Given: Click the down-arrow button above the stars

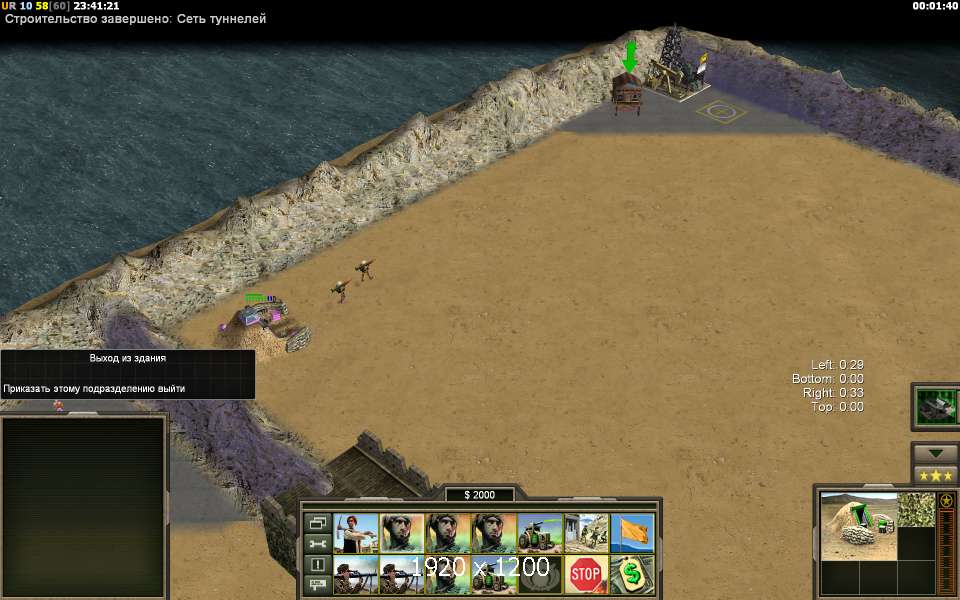Looking at the screenshot, I should (934, 452).
